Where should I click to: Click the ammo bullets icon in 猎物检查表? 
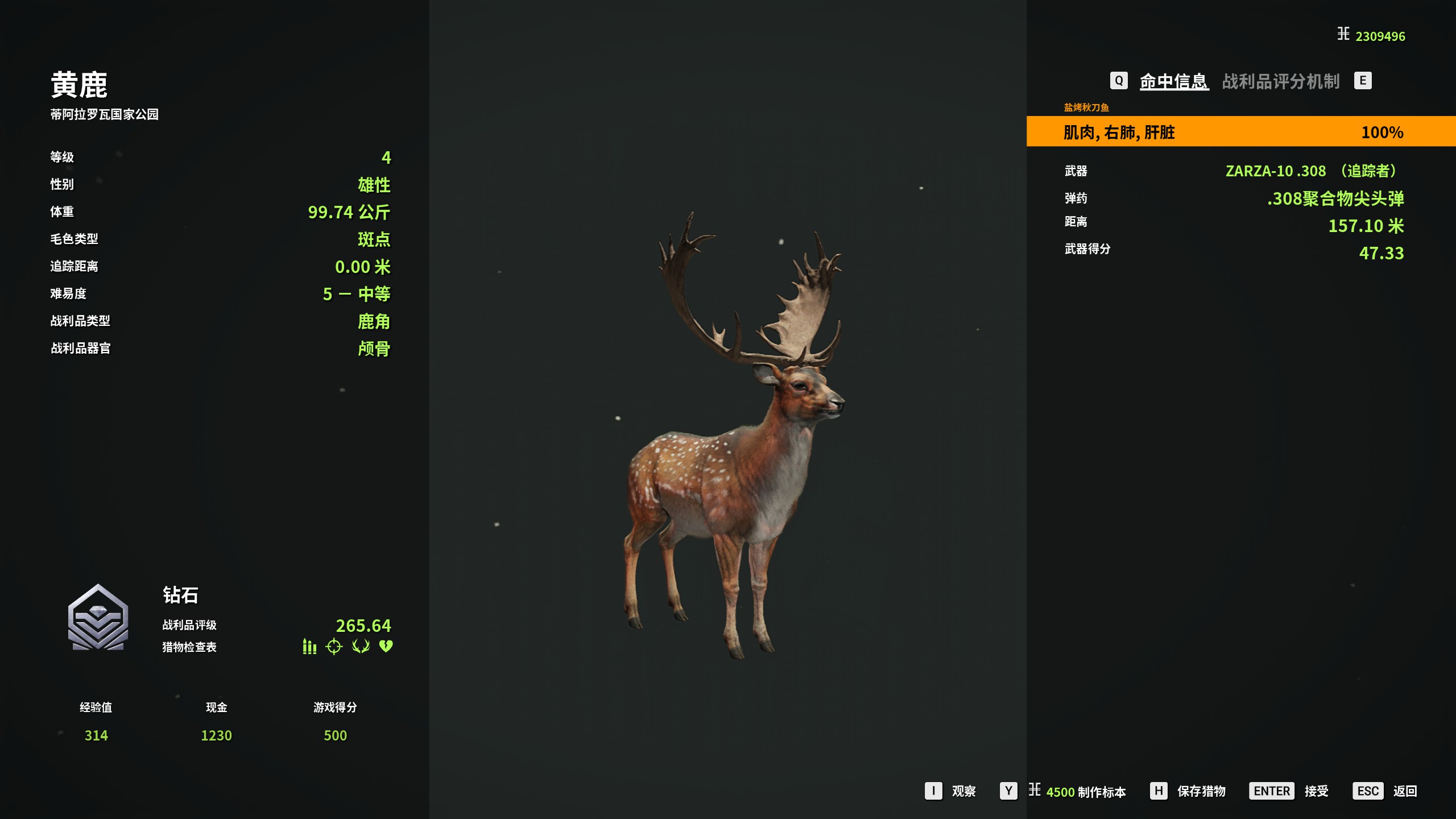(x=309, y=647)
